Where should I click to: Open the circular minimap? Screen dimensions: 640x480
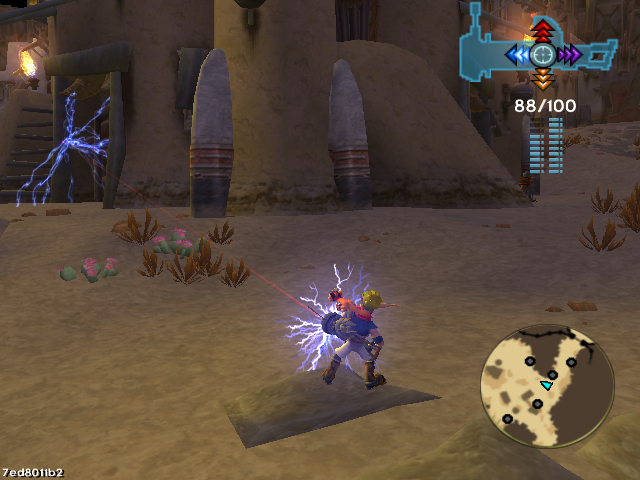(547, 385)
